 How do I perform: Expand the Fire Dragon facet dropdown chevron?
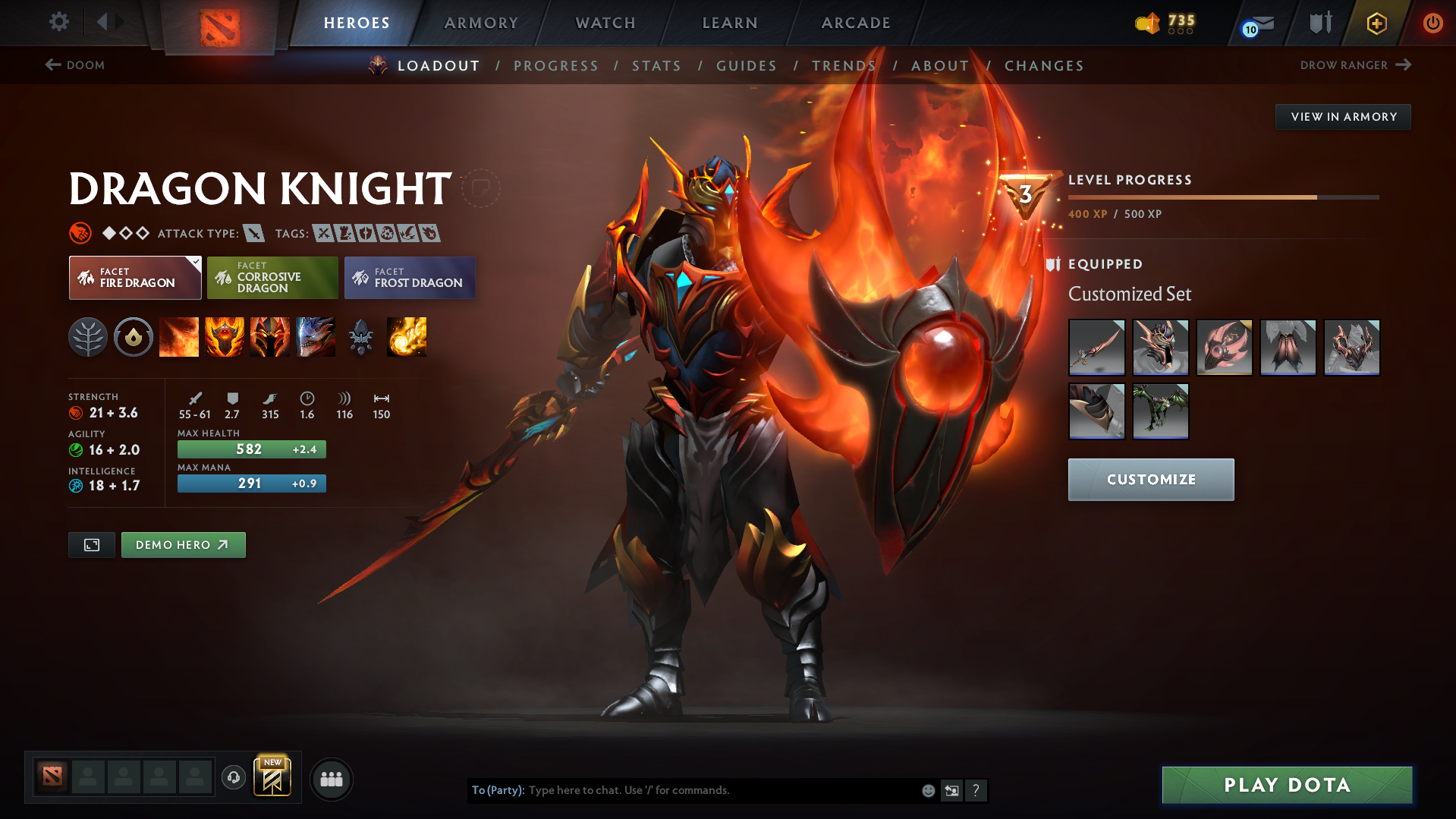tap(196, 261)
